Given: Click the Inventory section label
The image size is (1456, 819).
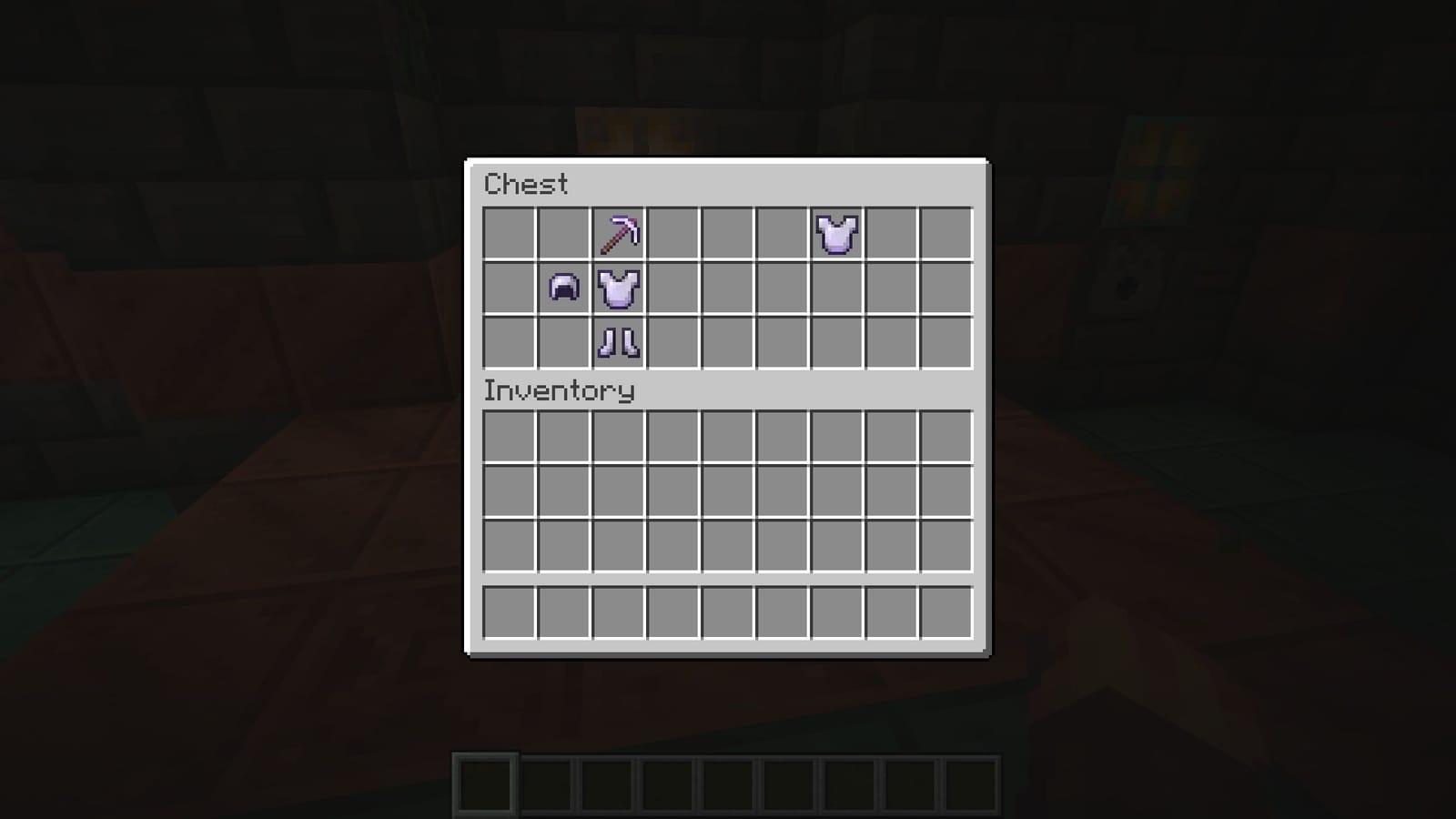Looking at the screenshot, I should 559,390.
